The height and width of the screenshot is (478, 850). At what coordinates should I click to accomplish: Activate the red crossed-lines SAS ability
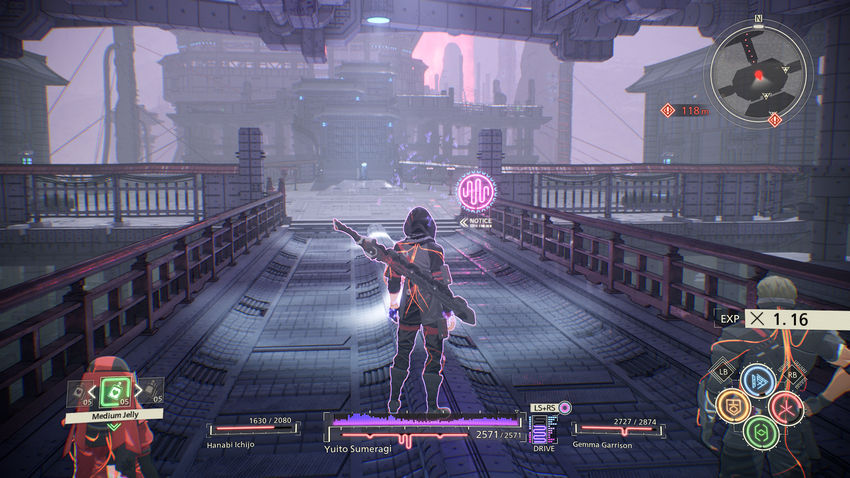(785, 406)
